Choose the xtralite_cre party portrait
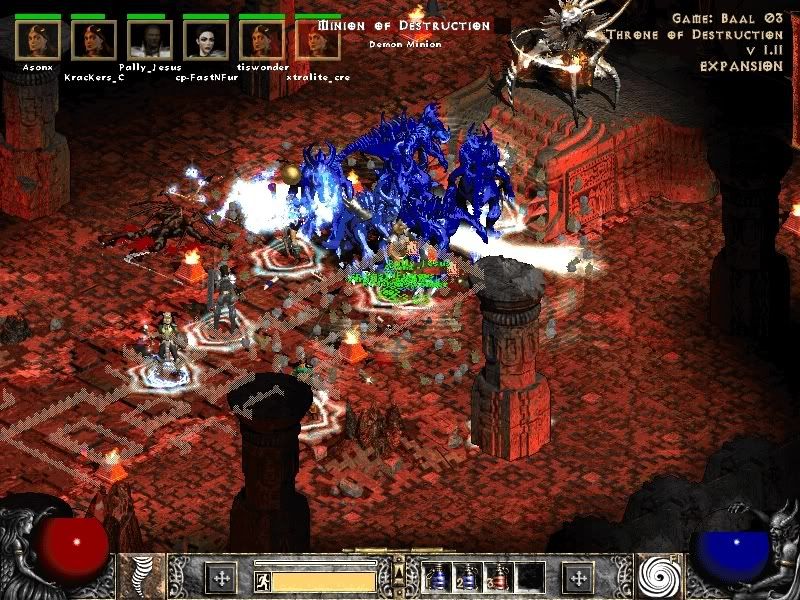Image resolution: width=800 pixels, height=600 pixels. (x=319, y=40)
